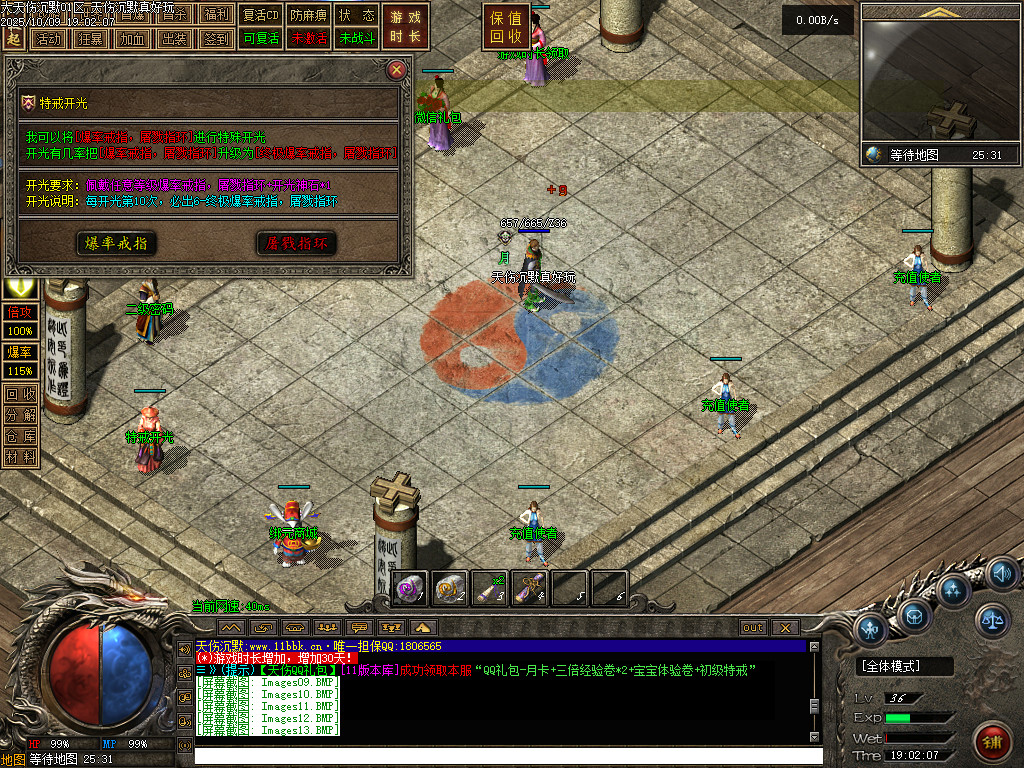Open the 活动 events menu
Screen dimensions: 1024x768
[46, 39]
